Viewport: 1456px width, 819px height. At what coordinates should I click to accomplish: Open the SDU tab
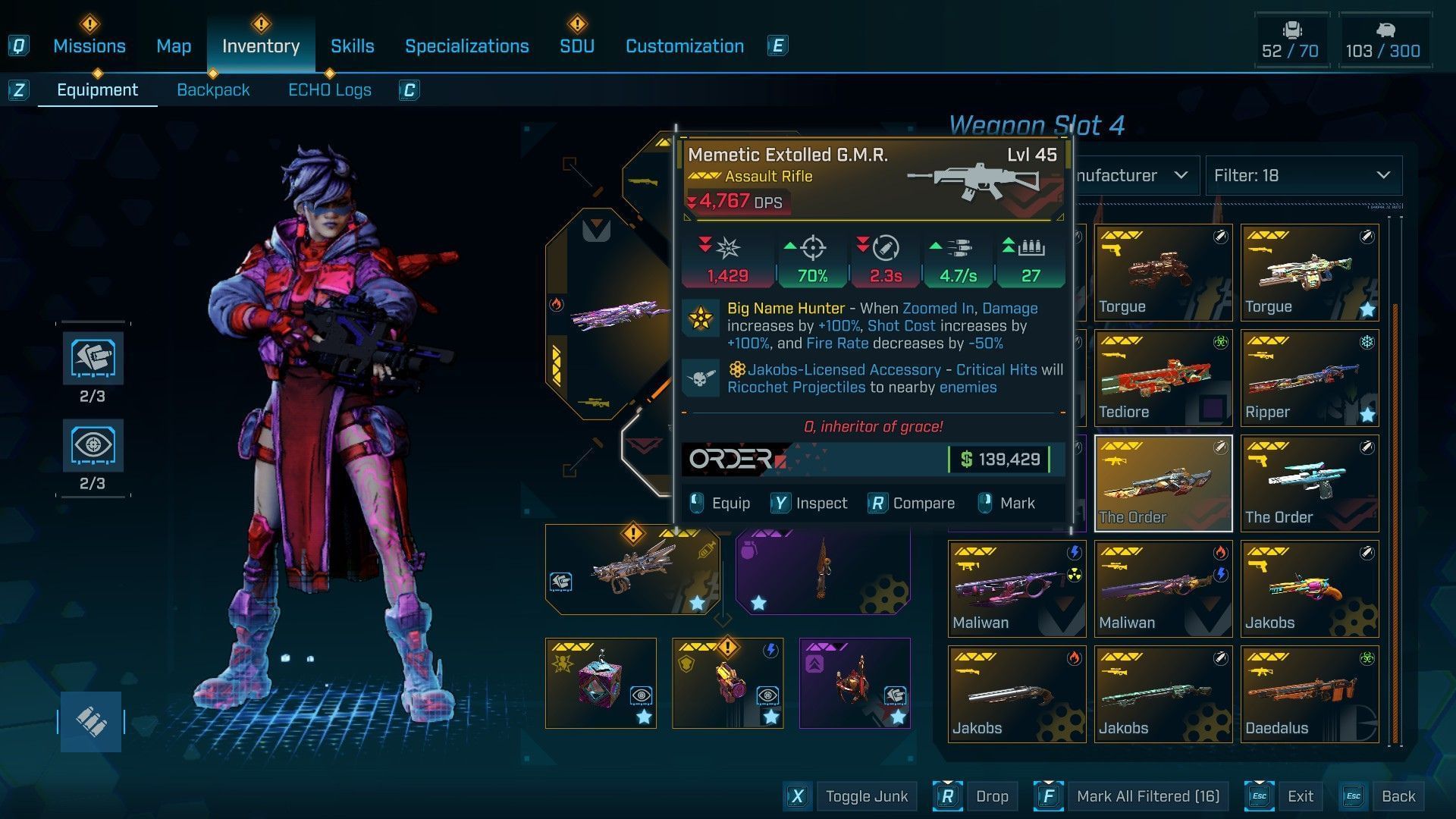point(576,46)
